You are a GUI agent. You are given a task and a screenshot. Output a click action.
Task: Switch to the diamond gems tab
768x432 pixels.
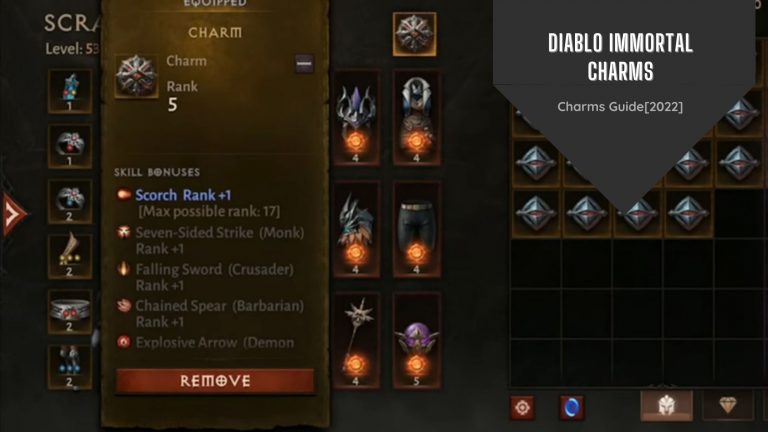pos(728,405)
